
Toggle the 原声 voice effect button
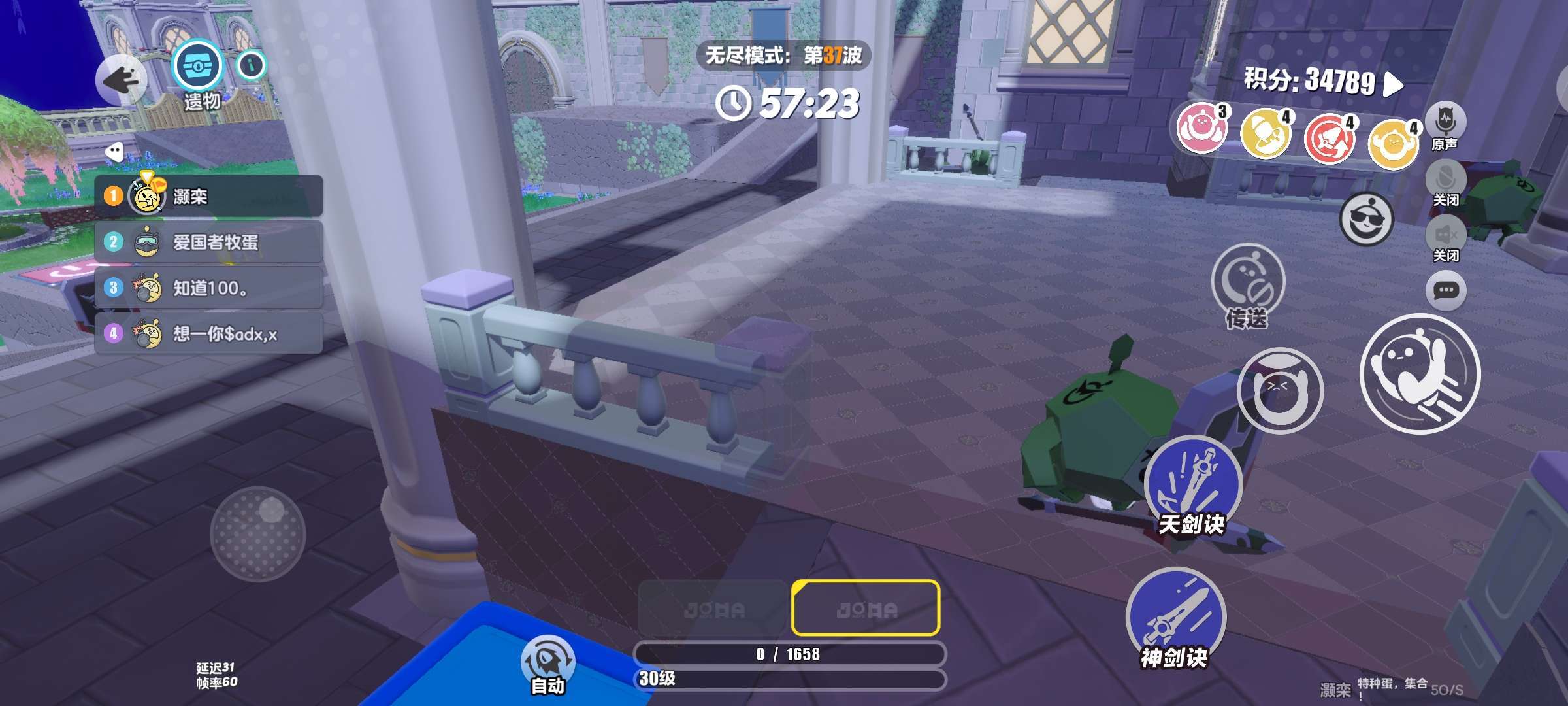tap(1445, 122)
